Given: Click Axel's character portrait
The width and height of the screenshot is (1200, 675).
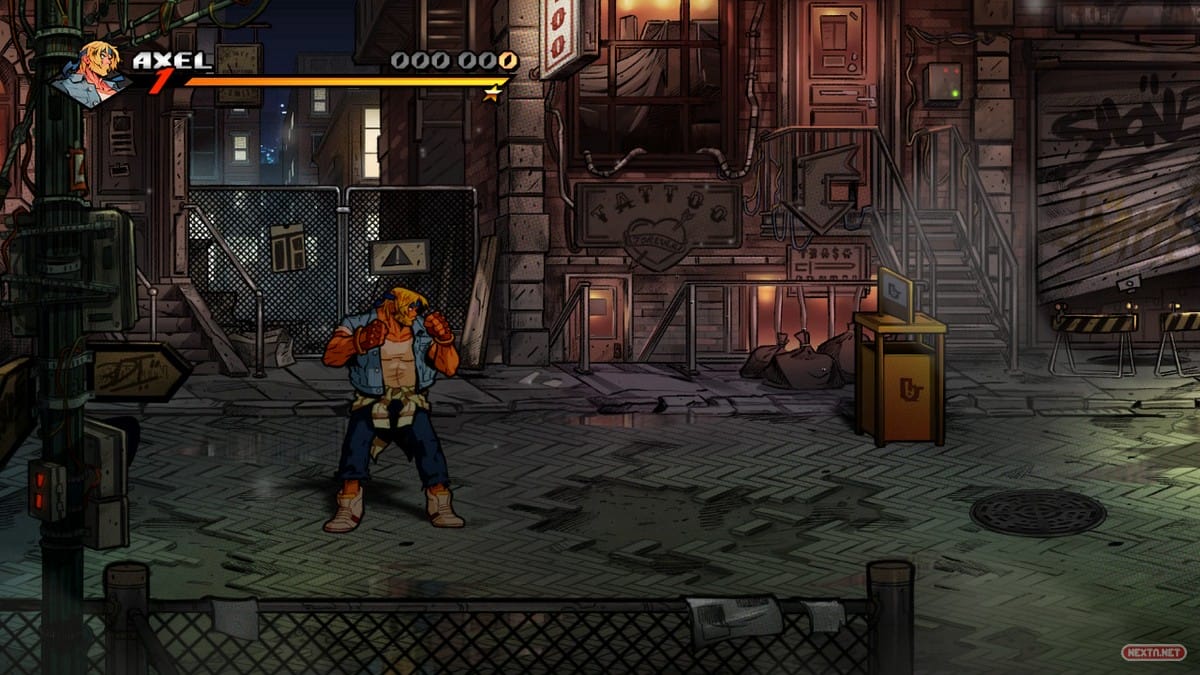Looking at the screenshot, I should tap(91, 73).
